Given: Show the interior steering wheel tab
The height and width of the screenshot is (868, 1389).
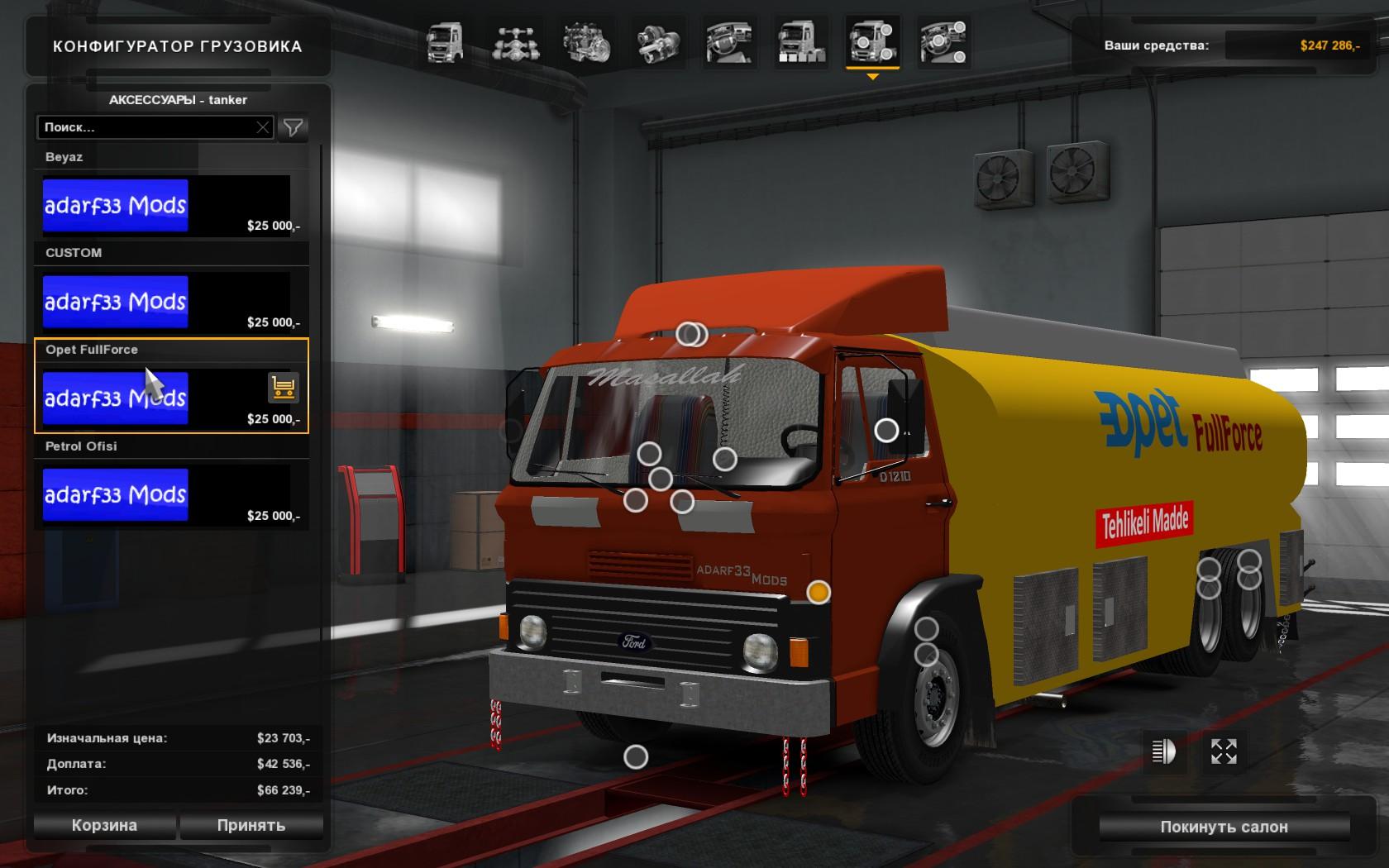Looking at the screenshot, I should click(729, 42).
